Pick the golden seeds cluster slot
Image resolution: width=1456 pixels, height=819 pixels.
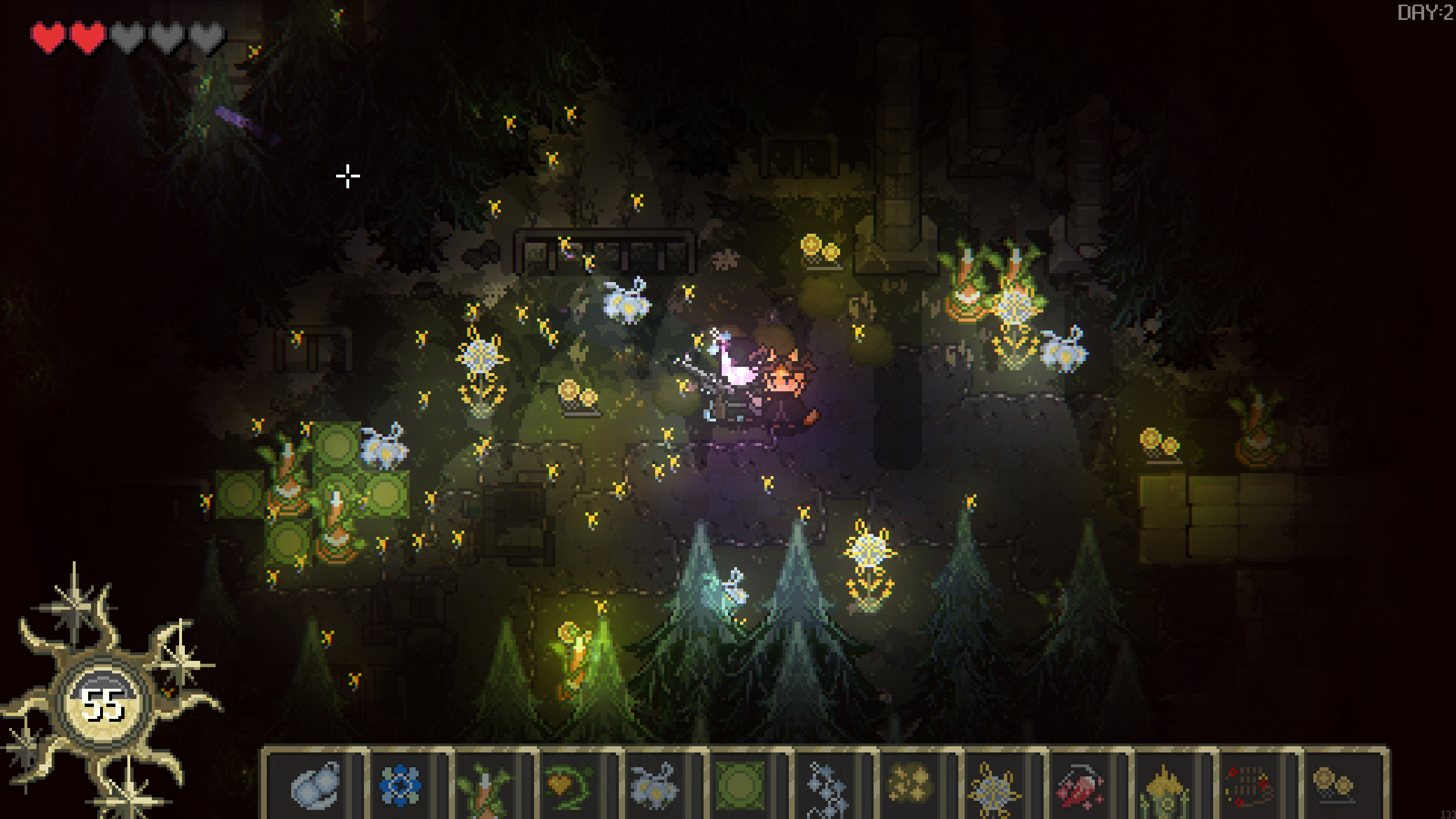[x=909, y=785]
